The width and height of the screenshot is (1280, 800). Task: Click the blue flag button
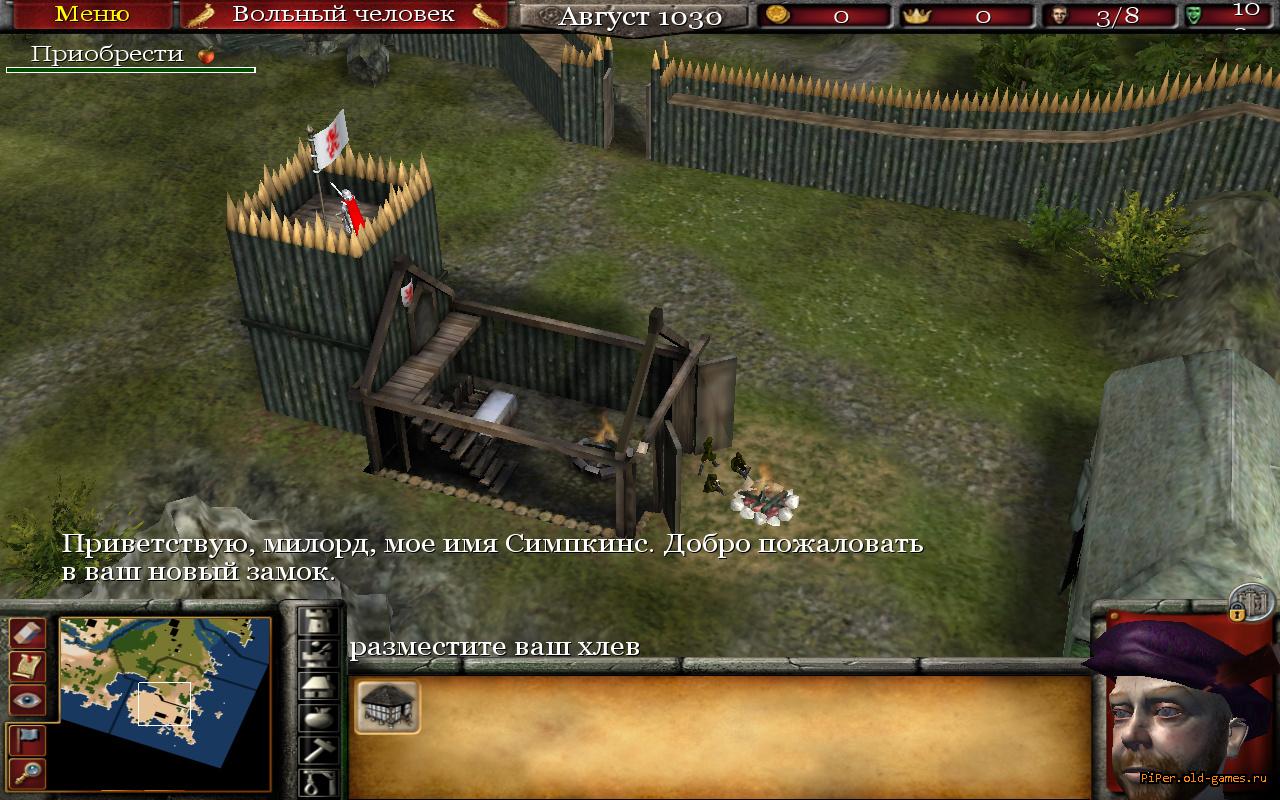point(27,738)
